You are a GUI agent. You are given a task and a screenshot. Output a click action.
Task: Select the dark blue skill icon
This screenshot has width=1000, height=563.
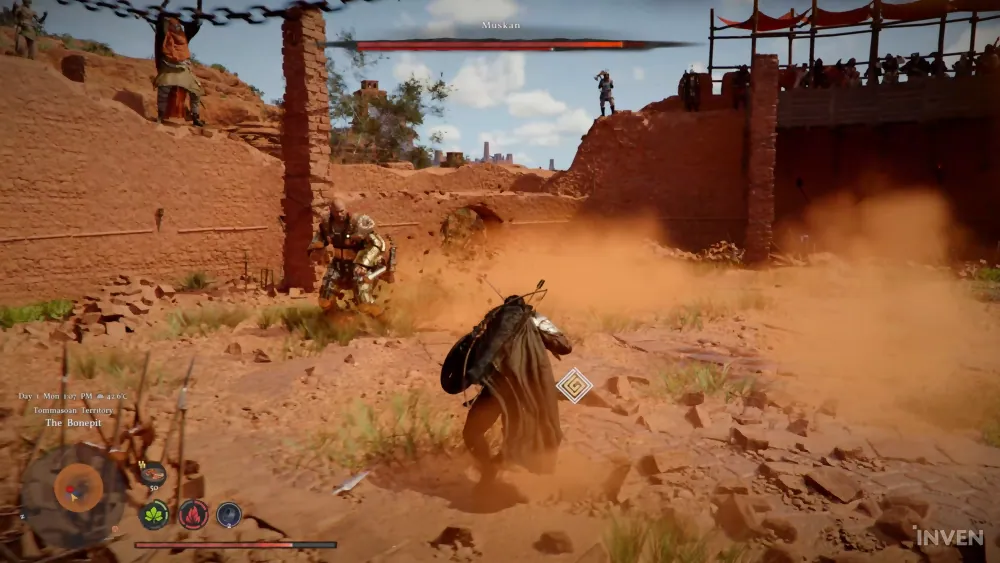coord(229,515)
